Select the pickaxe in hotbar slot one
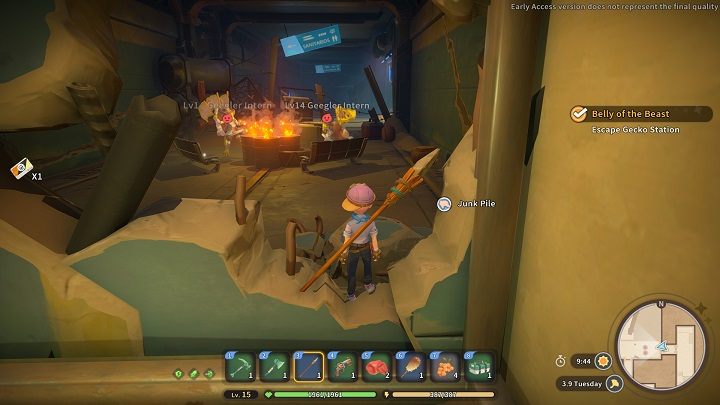Viewport: 720px width, 405px height. click(x=240, y=365)
